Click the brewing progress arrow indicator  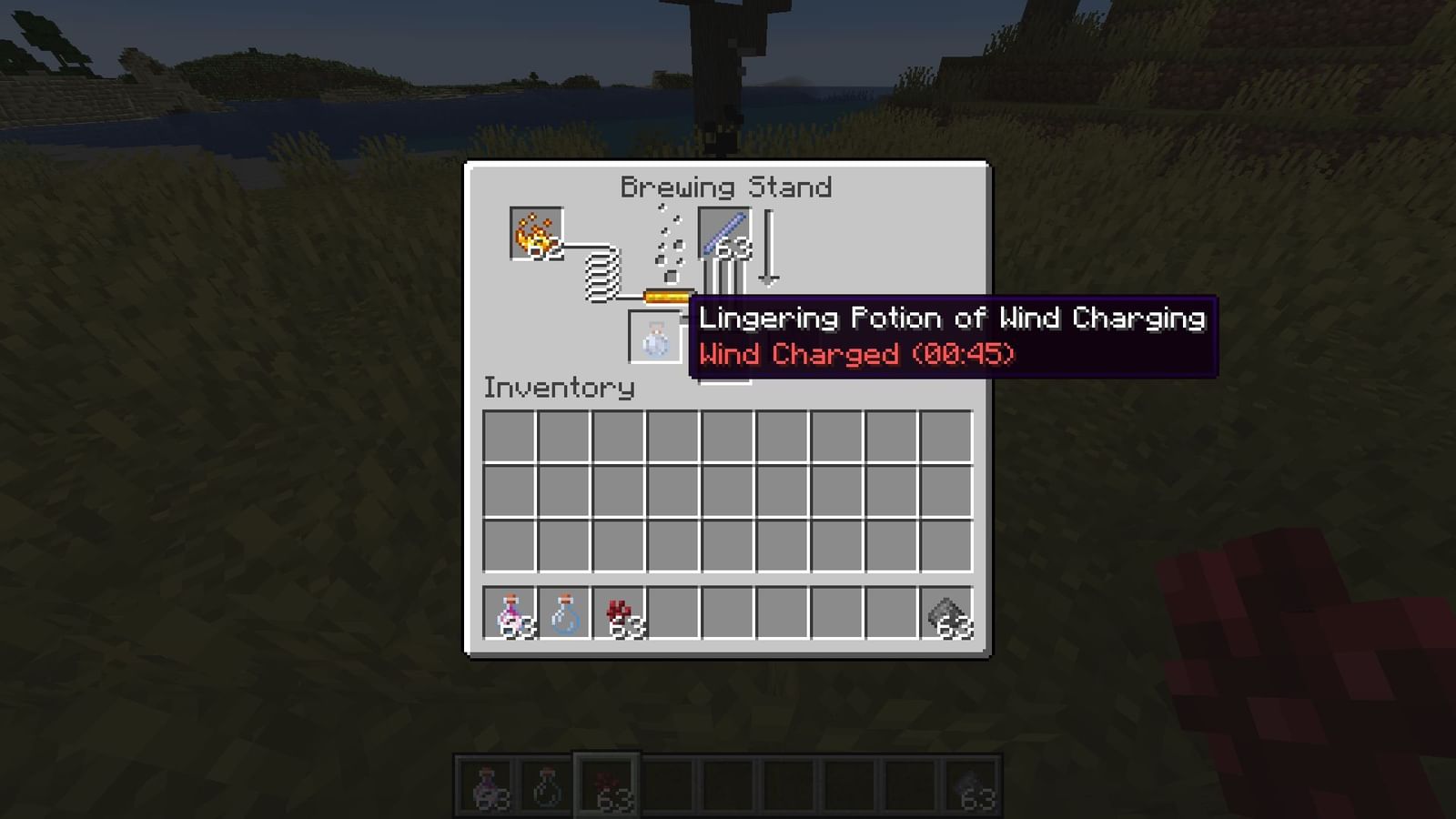[770, 244]
